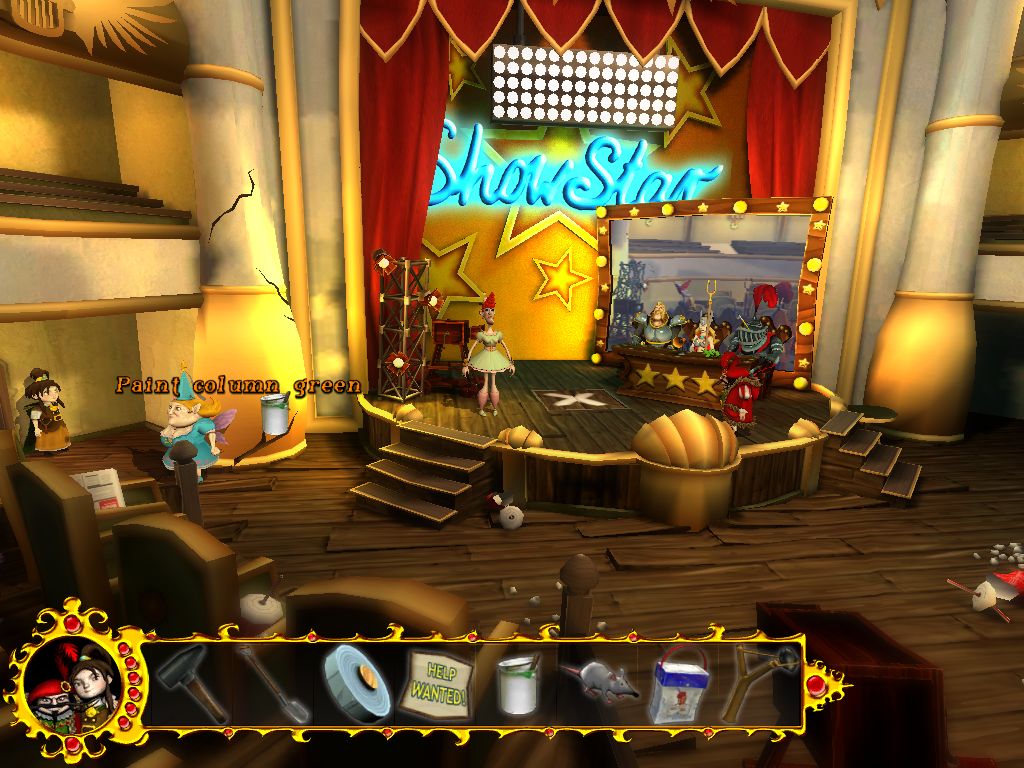Select the grey mouse inventory item

(597, 682)
